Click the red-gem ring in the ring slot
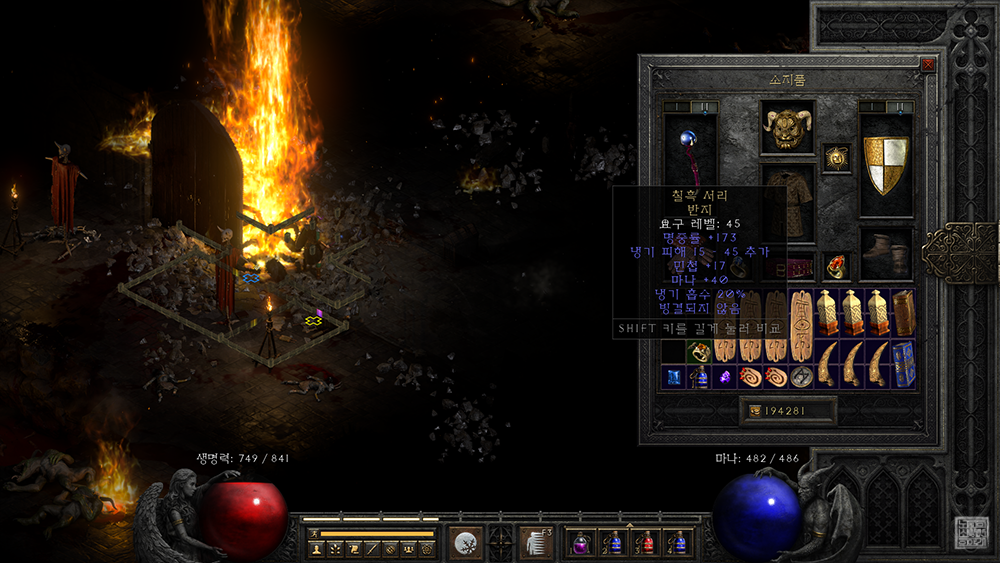This screenshot has width=1000, height=563. [836, 266]
